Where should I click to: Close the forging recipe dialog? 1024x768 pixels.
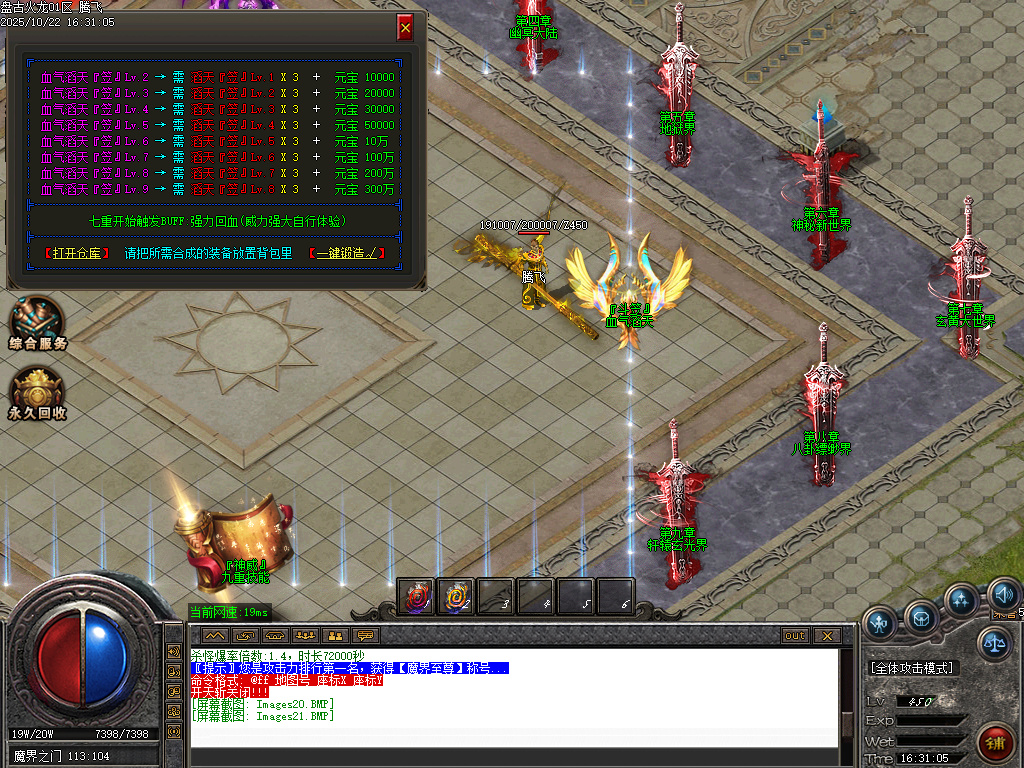(x=405, y=28)
